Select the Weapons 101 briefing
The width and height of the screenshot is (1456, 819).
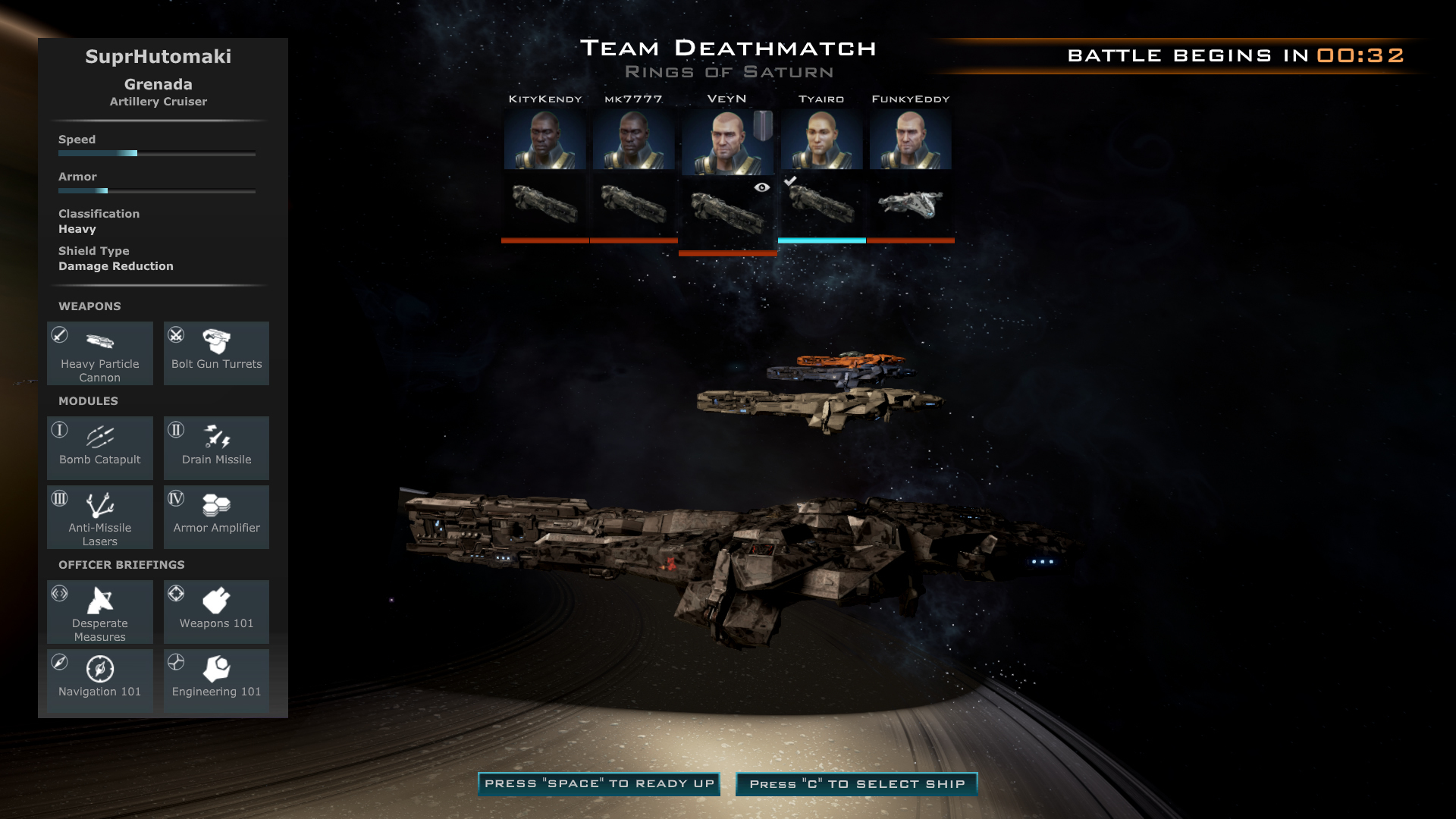click(x=216, y=612)
